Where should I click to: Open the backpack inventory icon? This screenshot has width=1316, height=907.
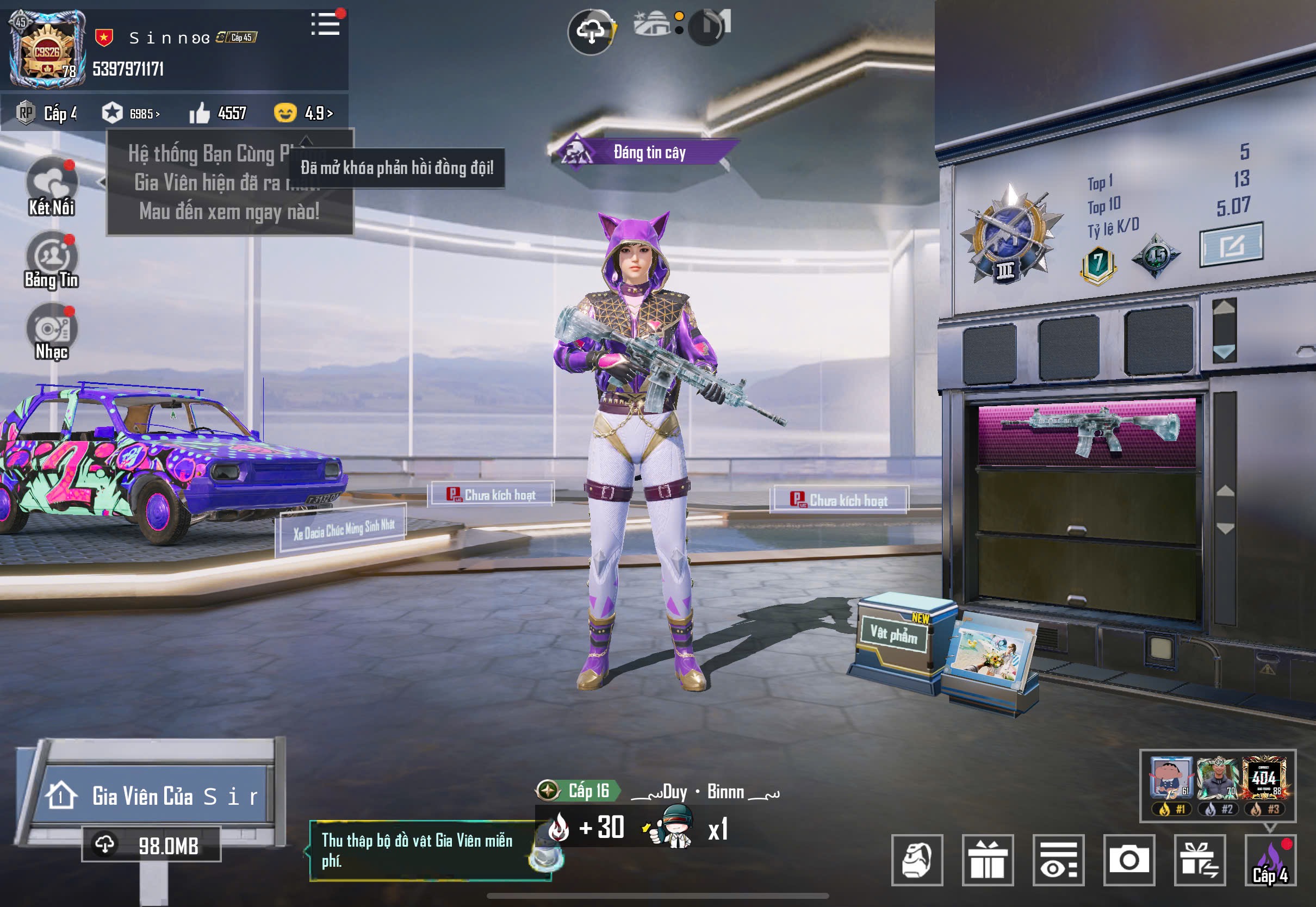coord(917,860)
